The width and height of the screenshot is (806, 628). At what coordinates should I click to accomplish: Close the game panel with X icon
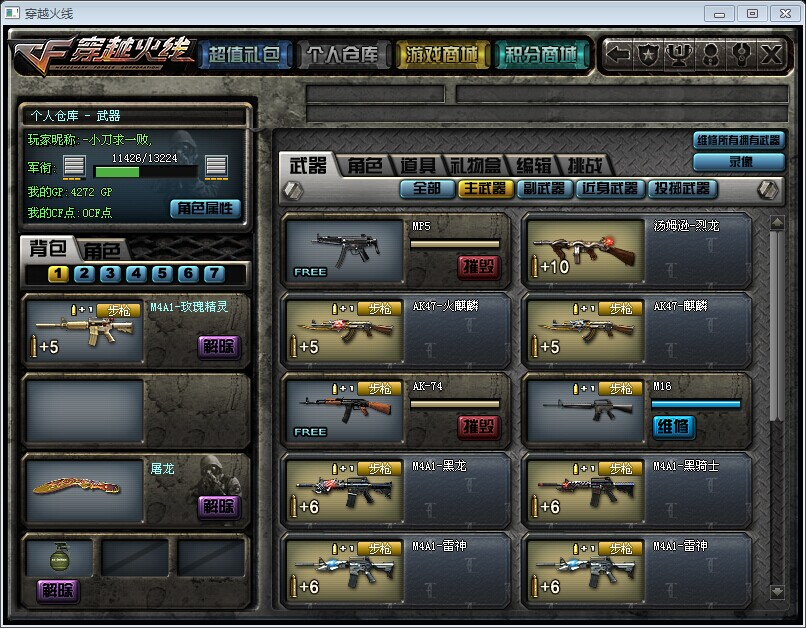coord(771,54)
